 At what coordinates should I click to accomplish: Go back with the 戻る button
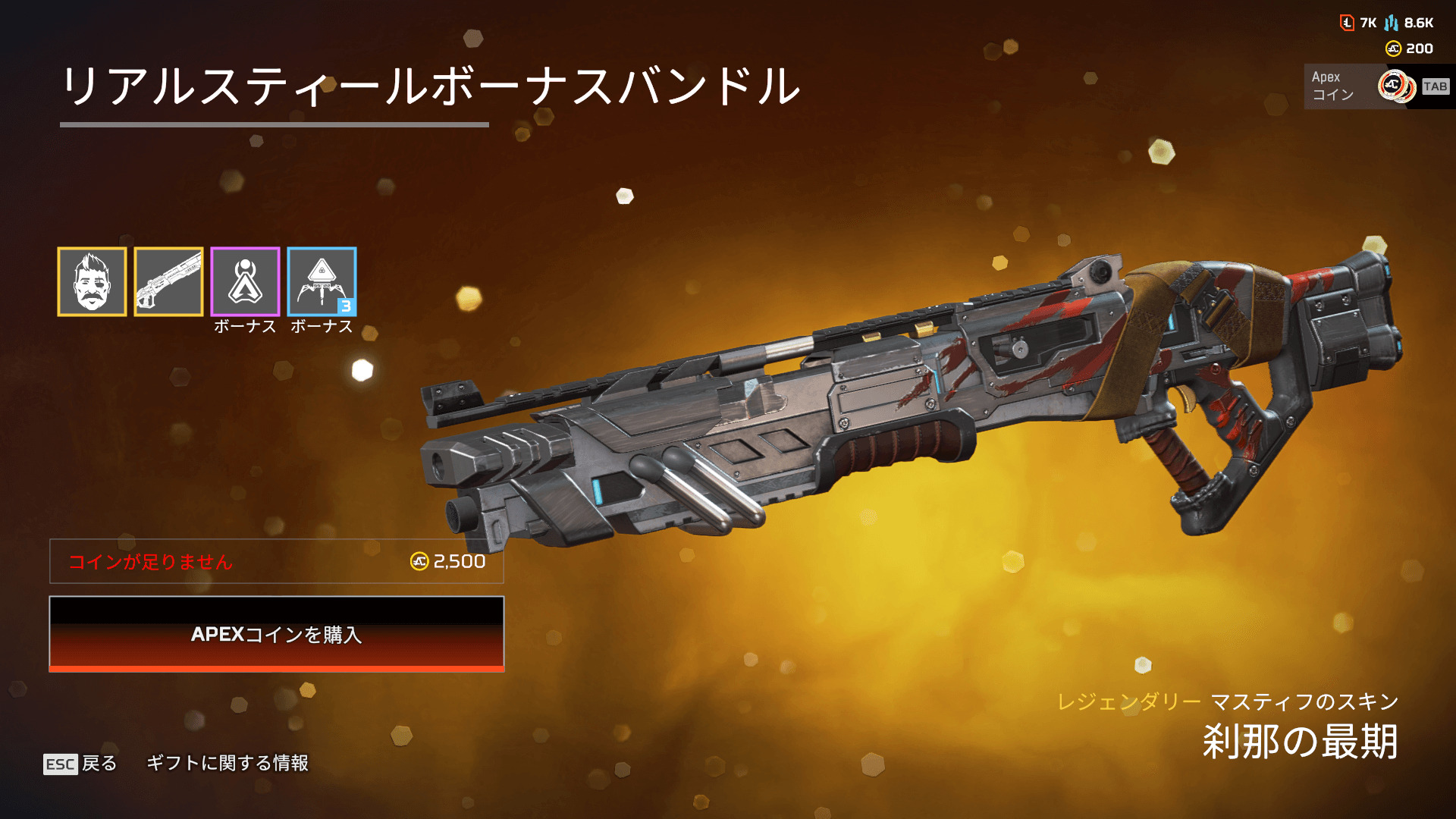pyautogui.click(x=81, y=763)
